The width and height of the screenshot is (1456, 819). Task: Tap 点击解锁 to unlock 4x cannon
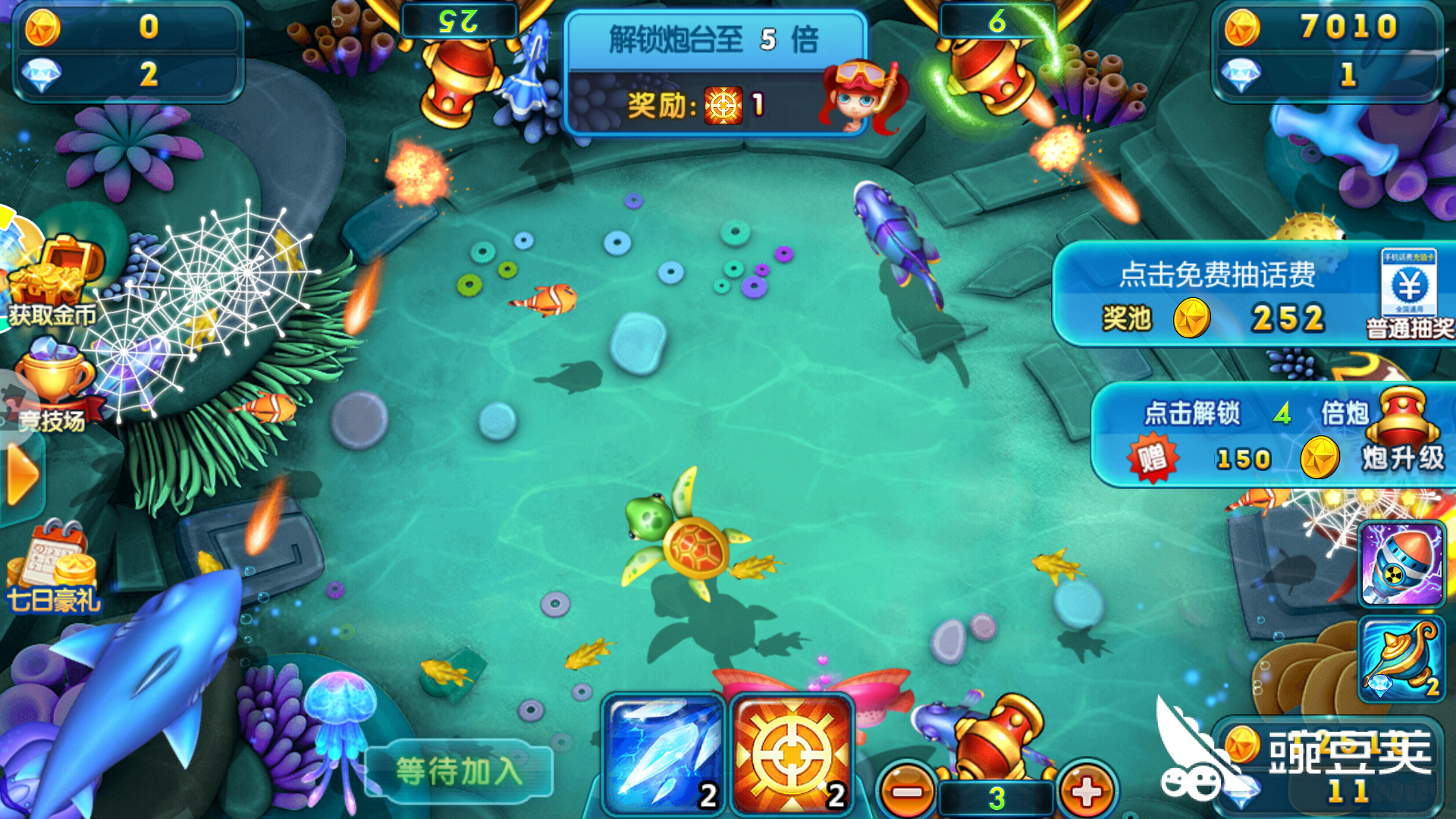(x=1192, y=412)
